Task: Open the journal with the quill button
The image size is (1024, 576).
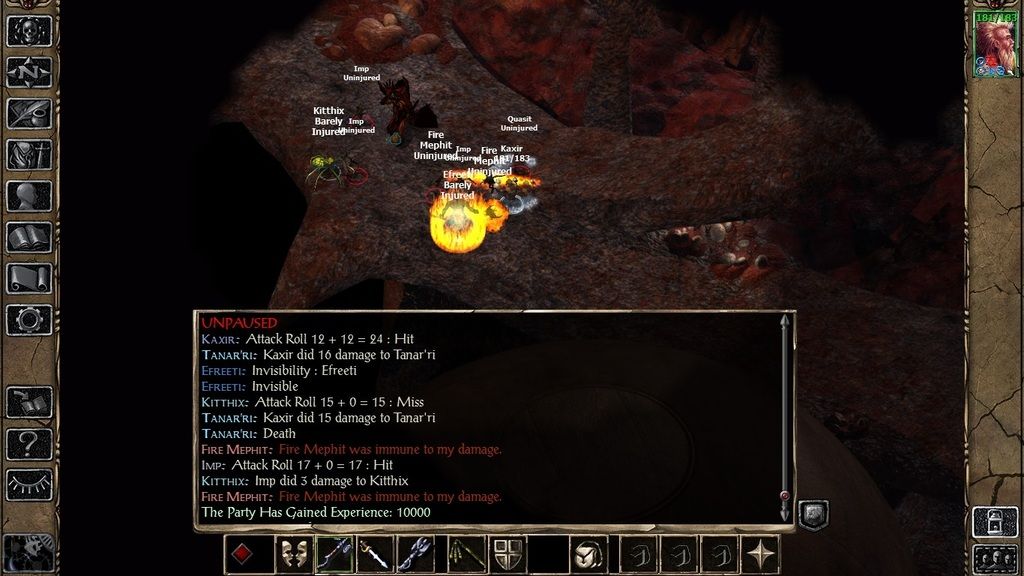Action: [29, 113]
